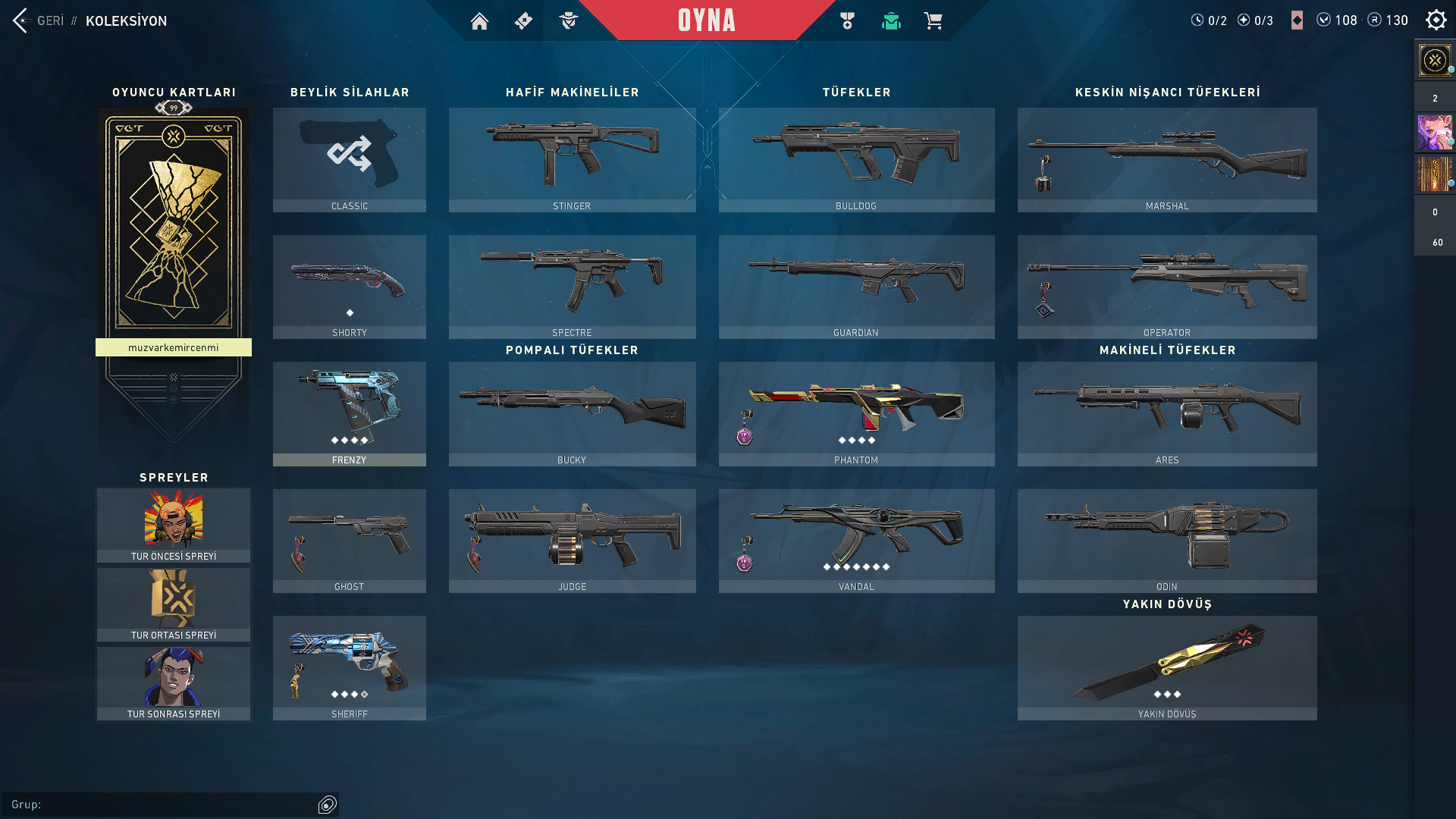This screenshot has height=819, width=1456.
Task: Change the Tur Öncesi Spreyi slot
Action: 174,525
